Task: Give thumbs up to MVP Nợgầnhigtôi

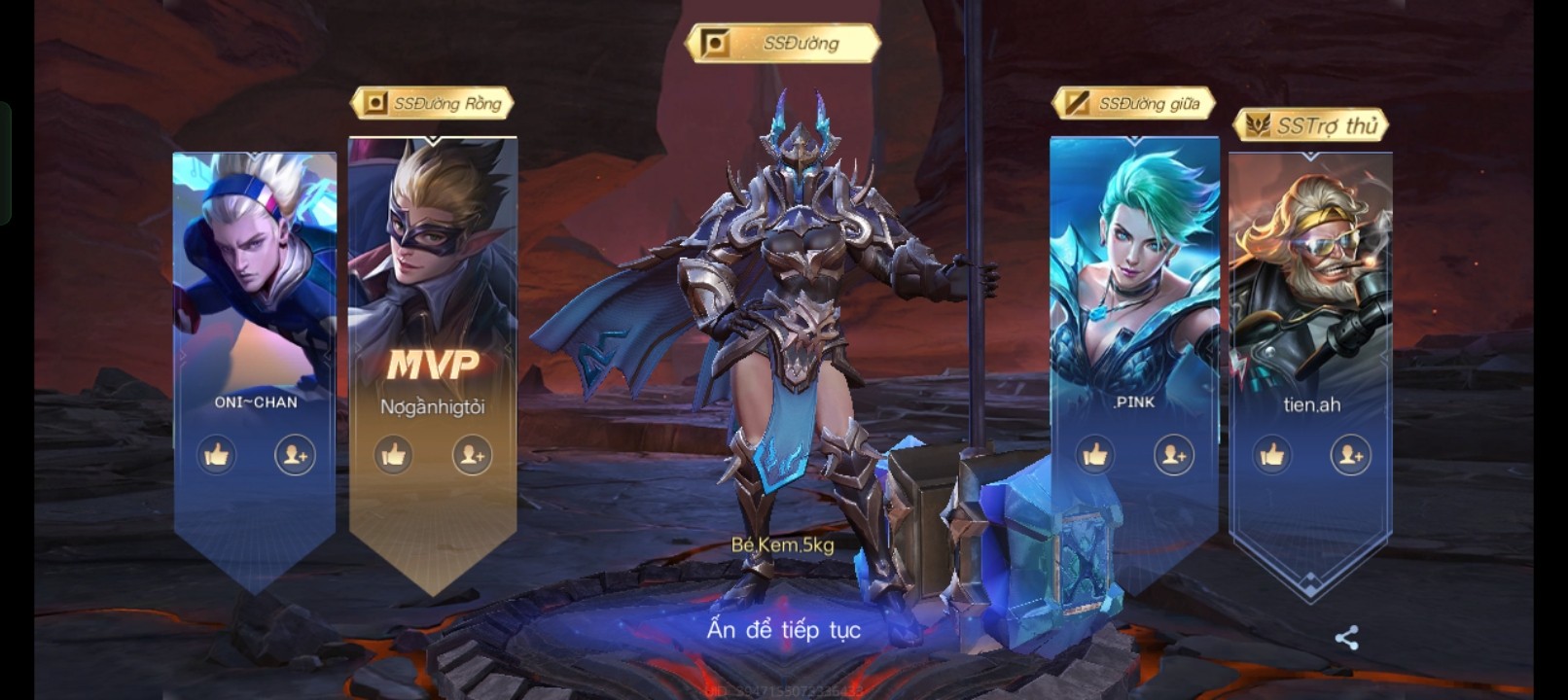Action: click(x=394, y=455)
